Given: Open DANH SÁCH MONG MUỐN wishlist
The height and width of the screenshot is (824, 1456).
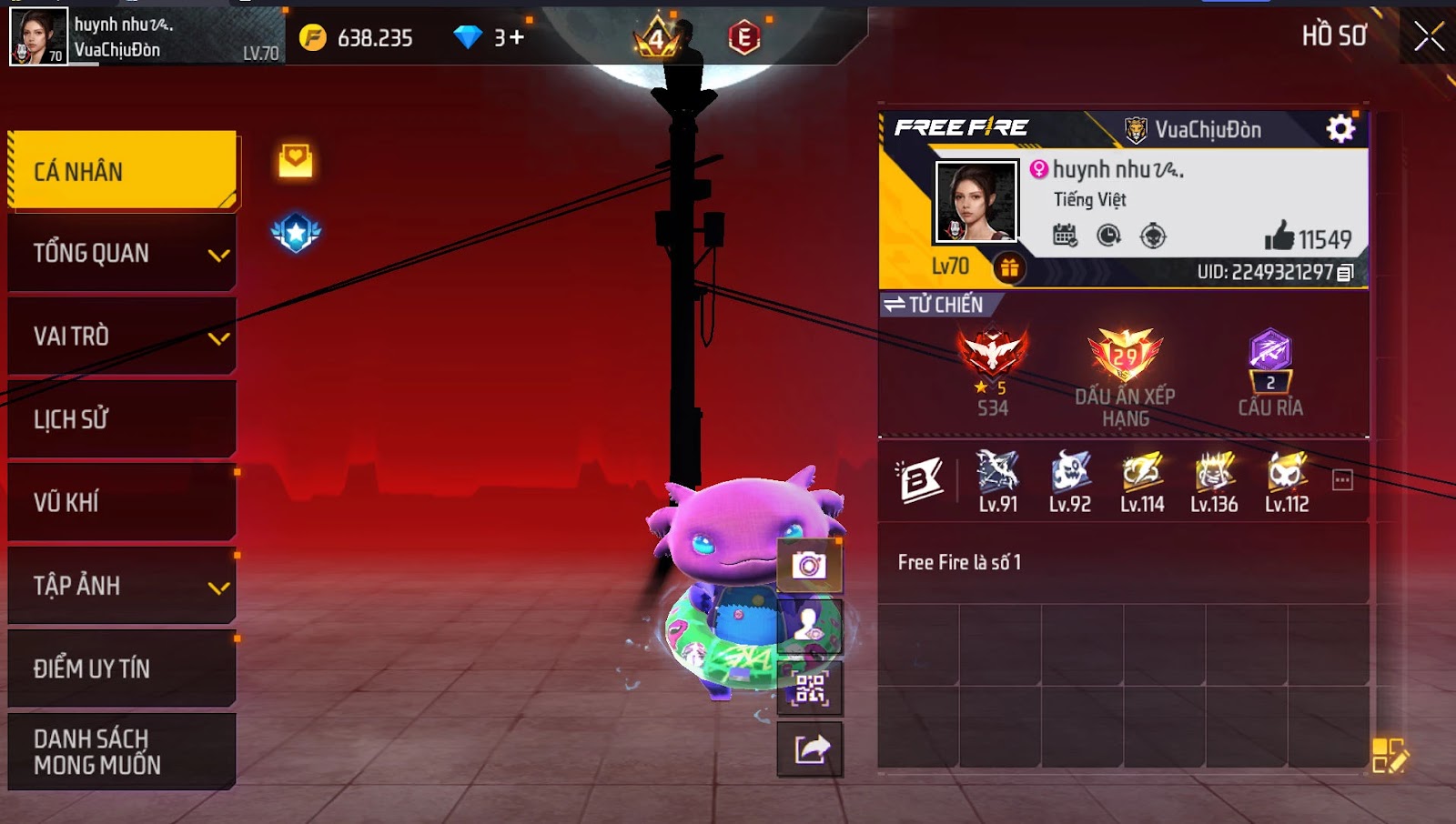Looking at the screenshot, I should coord(123,751).
